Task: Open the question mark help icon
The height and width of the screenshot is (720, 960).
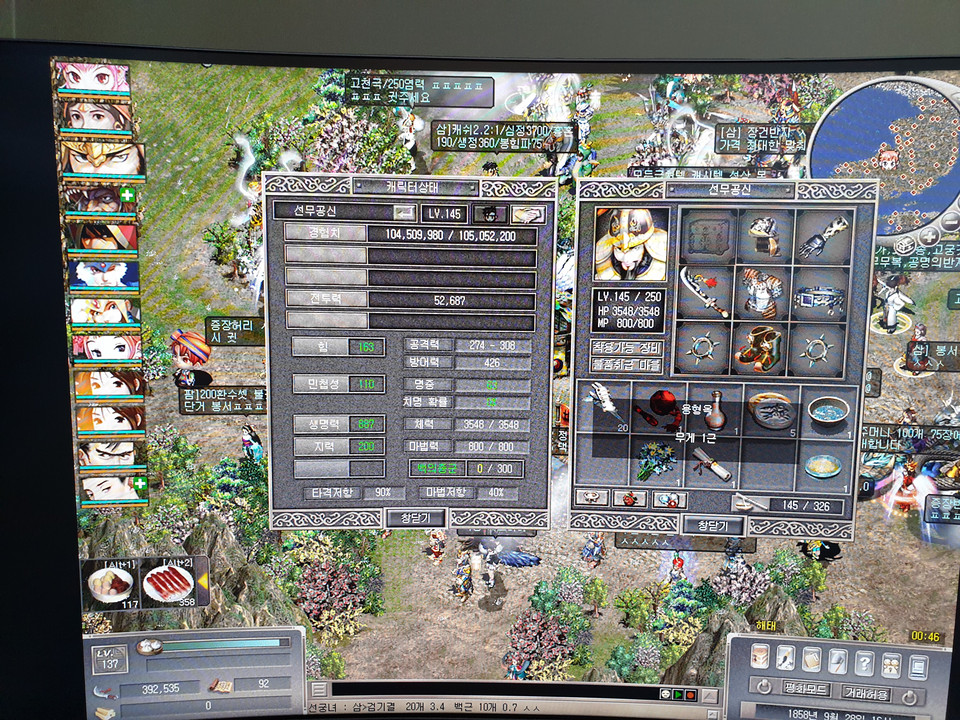Action: click(864, 662)
